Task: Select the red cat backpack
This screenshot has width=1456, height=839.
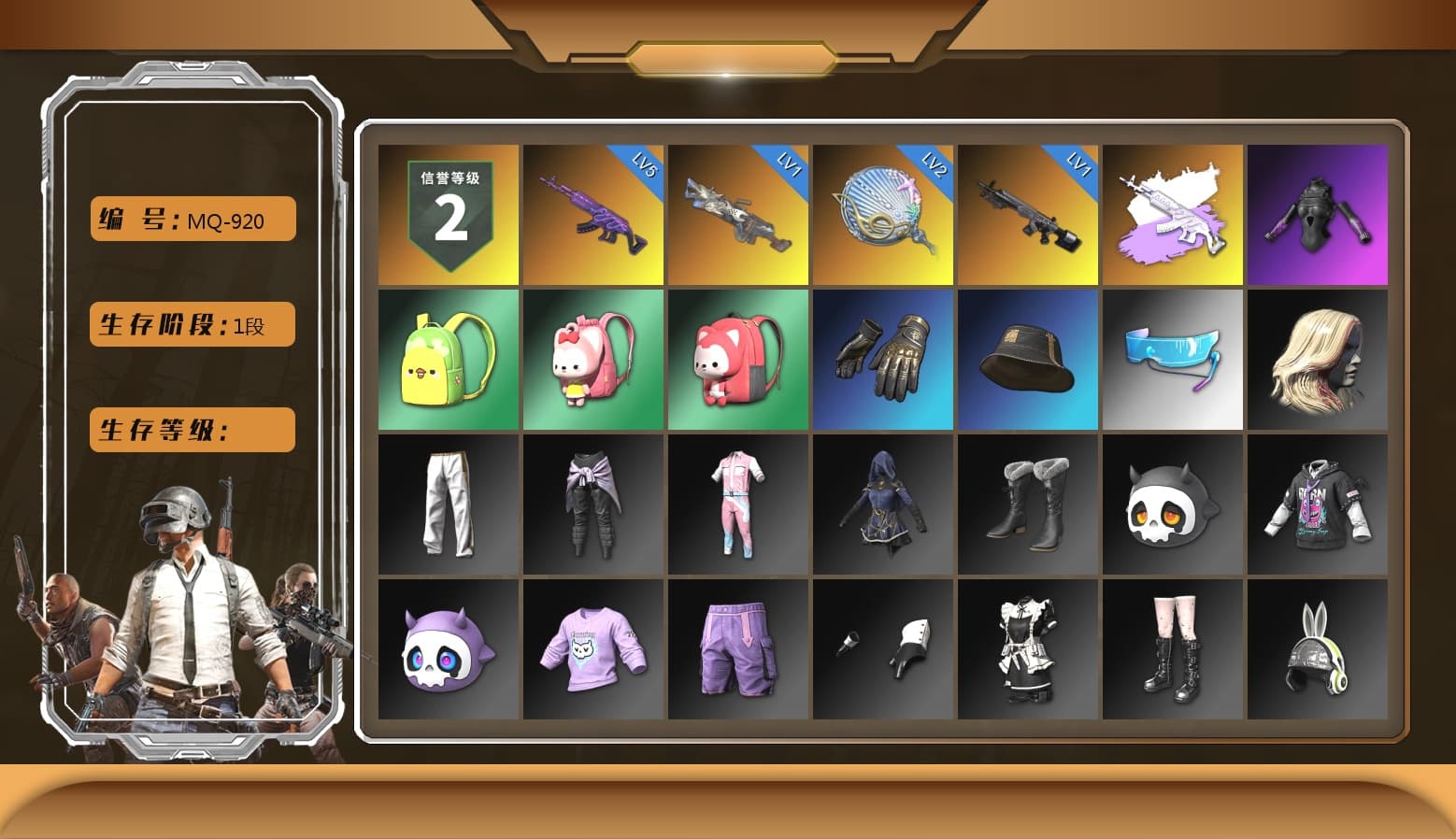Action: (737, 360)
